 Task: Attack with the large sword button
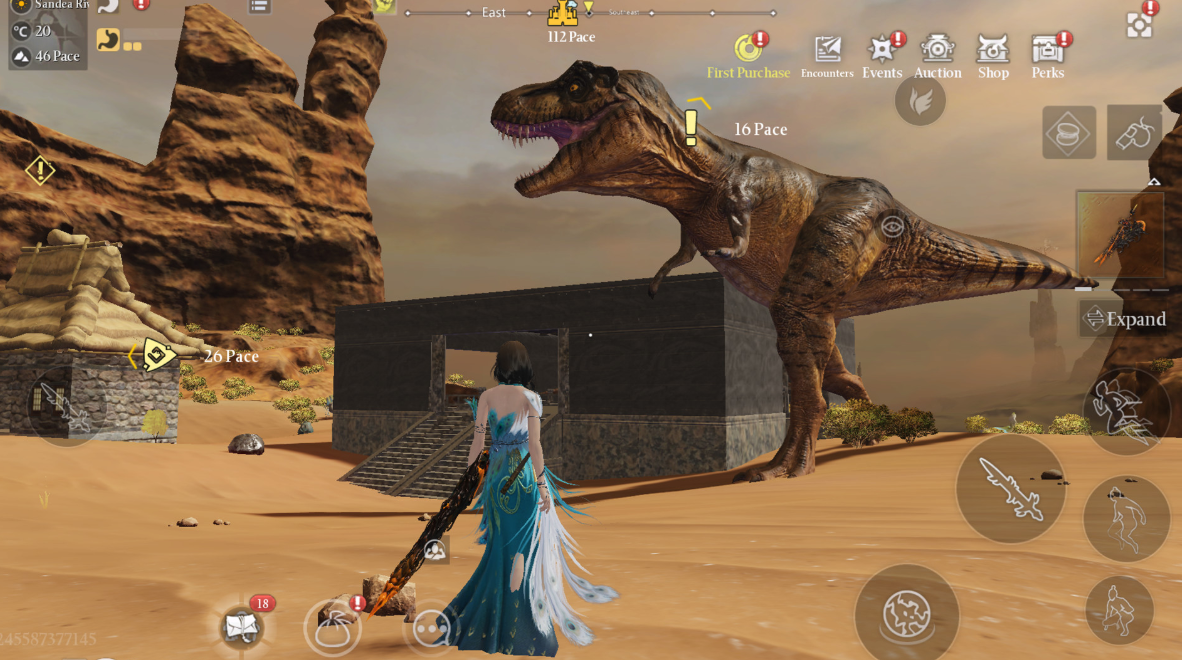[x=1010, y=488]
